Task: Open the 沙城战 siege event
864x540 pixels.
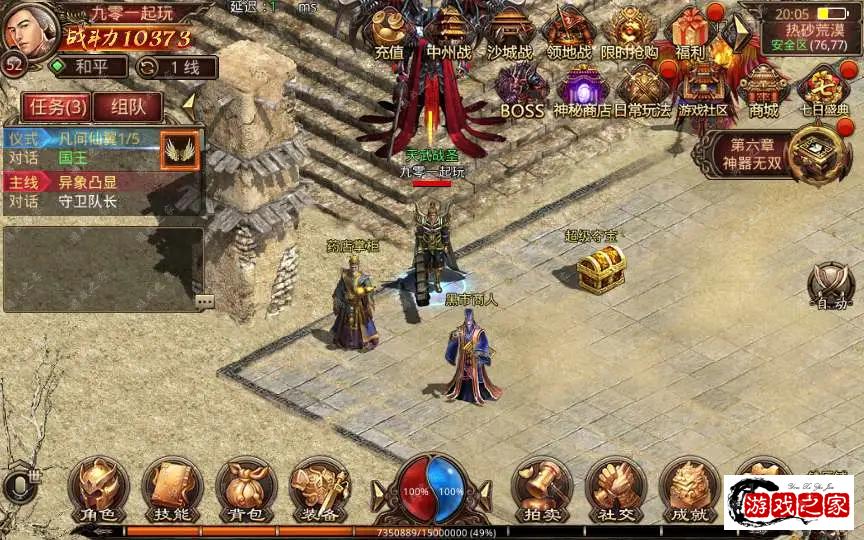Action: [x=509, y=32]
